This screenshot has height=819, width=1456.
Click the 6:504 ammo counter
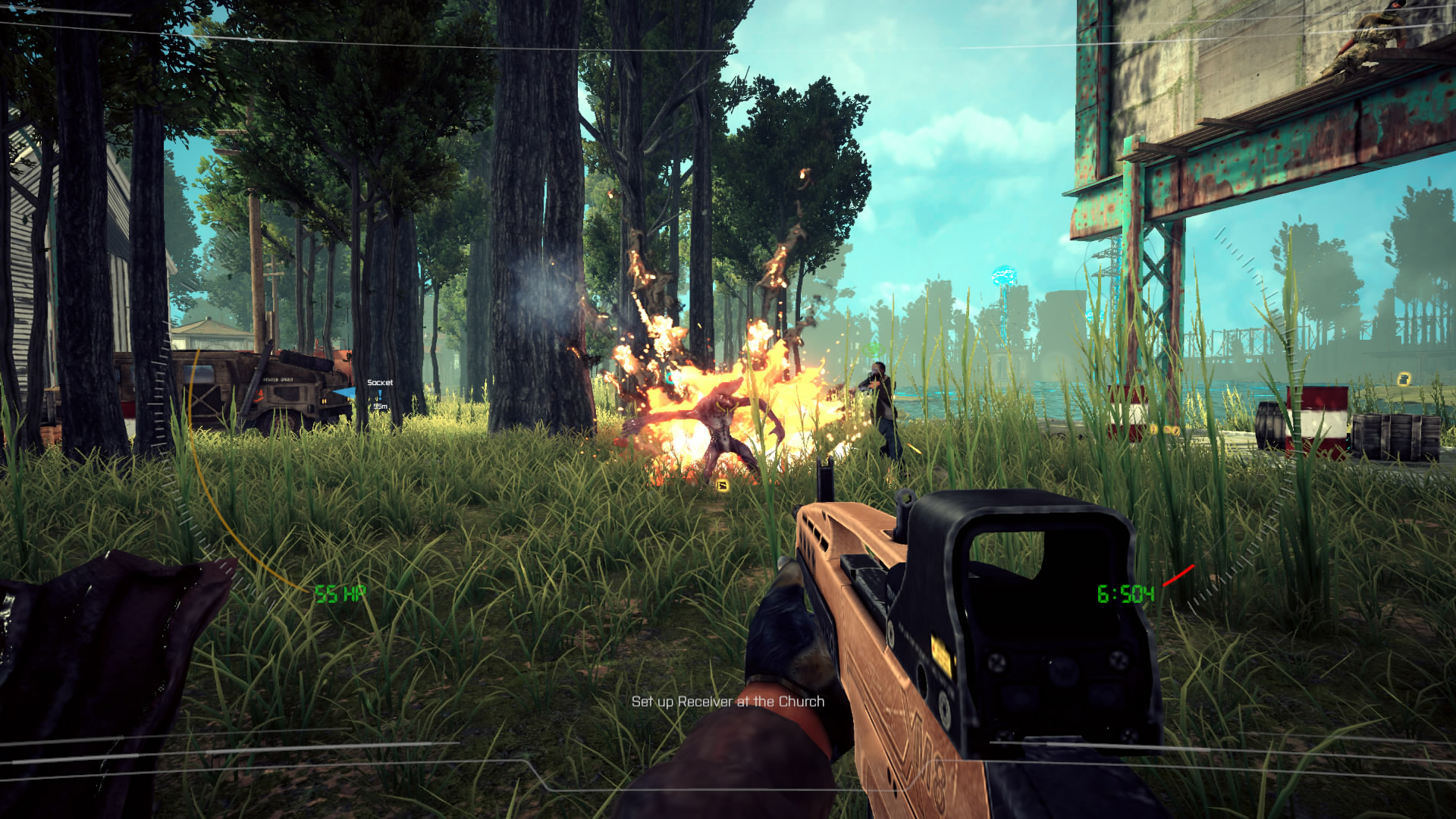[1127, 594]
